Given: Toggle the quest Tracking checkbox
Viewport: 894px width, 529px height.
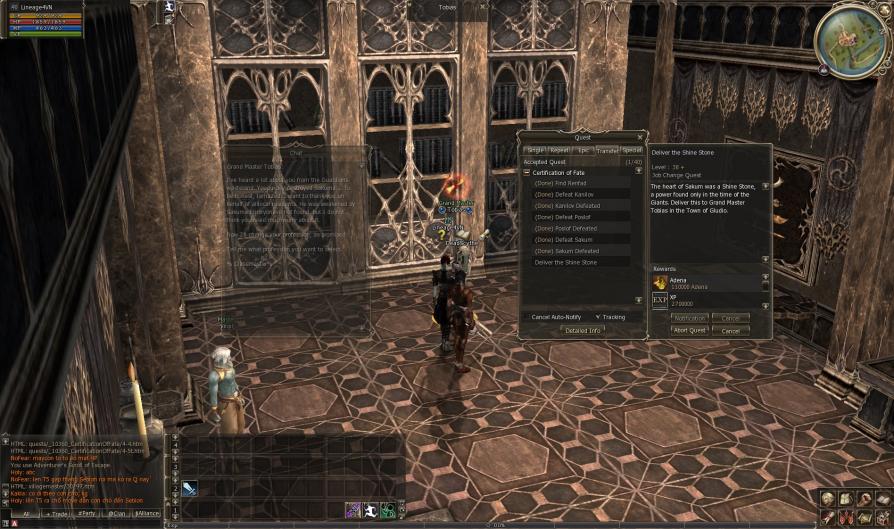Looking at the screenshot, I should [x=597, y=317].
